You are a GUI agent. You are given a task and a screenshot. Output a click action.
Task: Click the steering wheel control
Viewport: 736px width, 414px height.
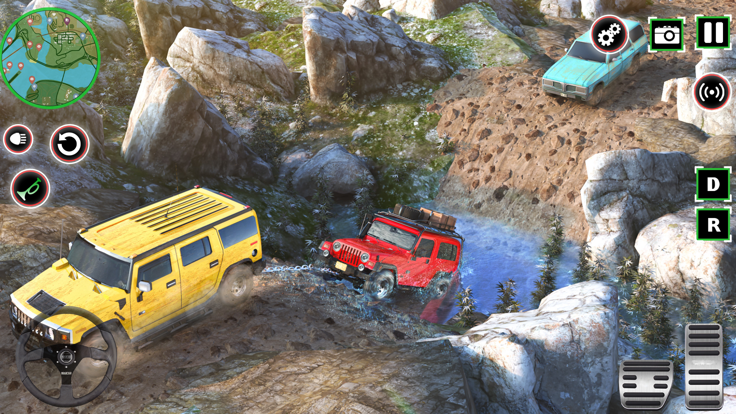(x=66, y=357)
